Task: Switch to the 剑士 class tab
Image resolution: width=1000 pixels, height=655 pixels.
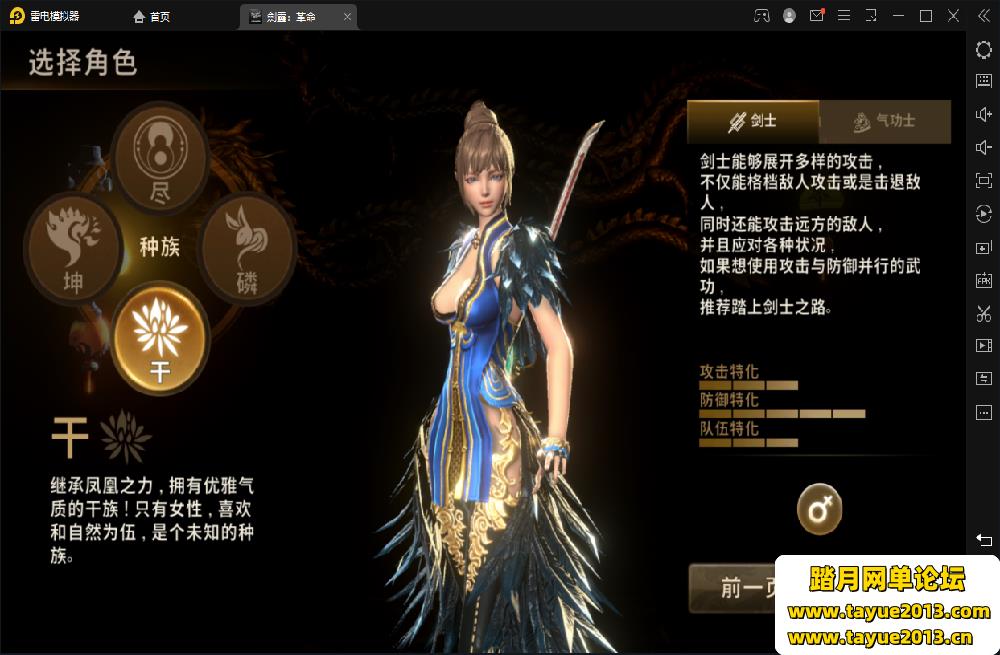Action: coord(753,121)
